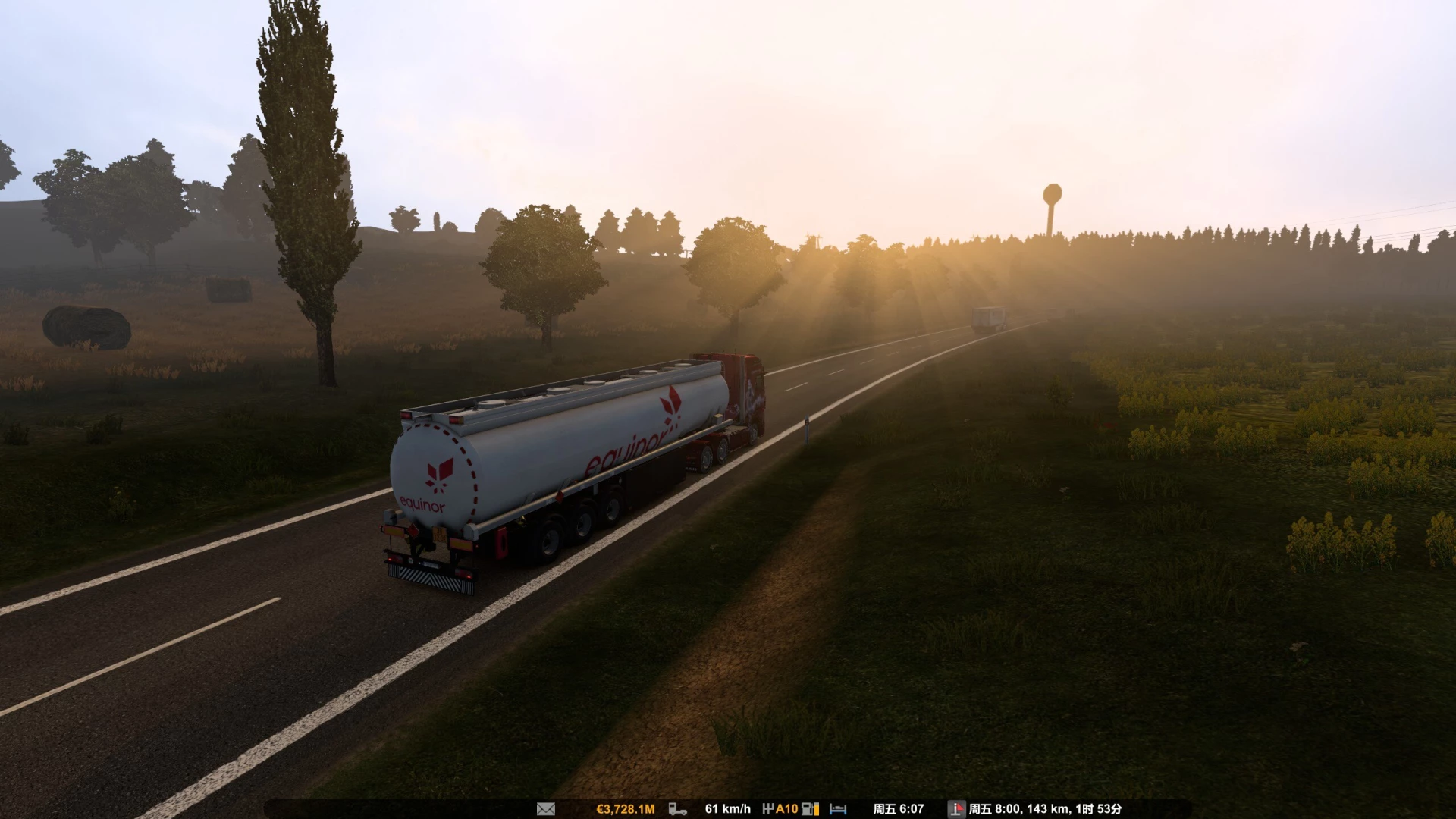Click the mail envelope icon in the status bar
1456x819 pixels.
545,809
